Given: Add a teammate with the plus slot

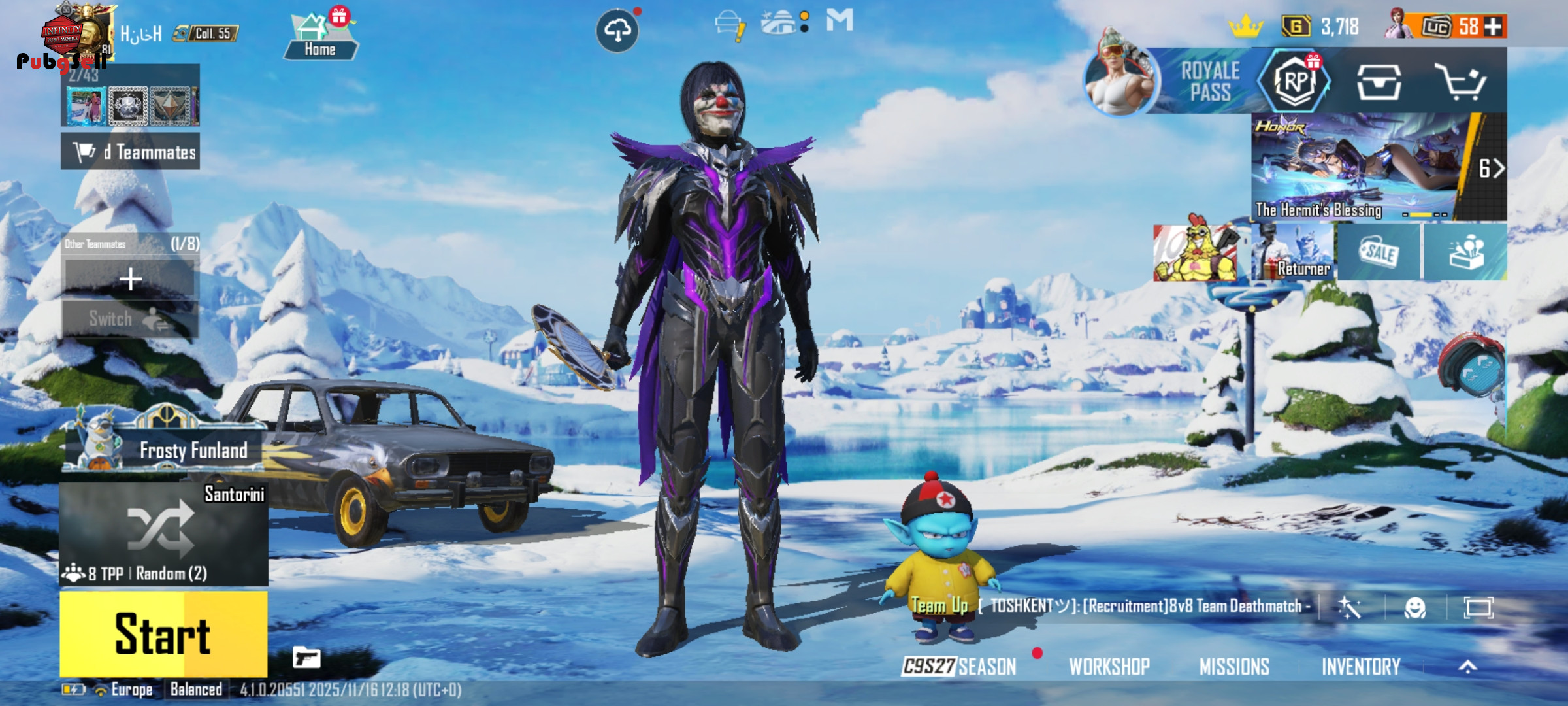Looking at the screenshot, I should [x=131, y=279].
